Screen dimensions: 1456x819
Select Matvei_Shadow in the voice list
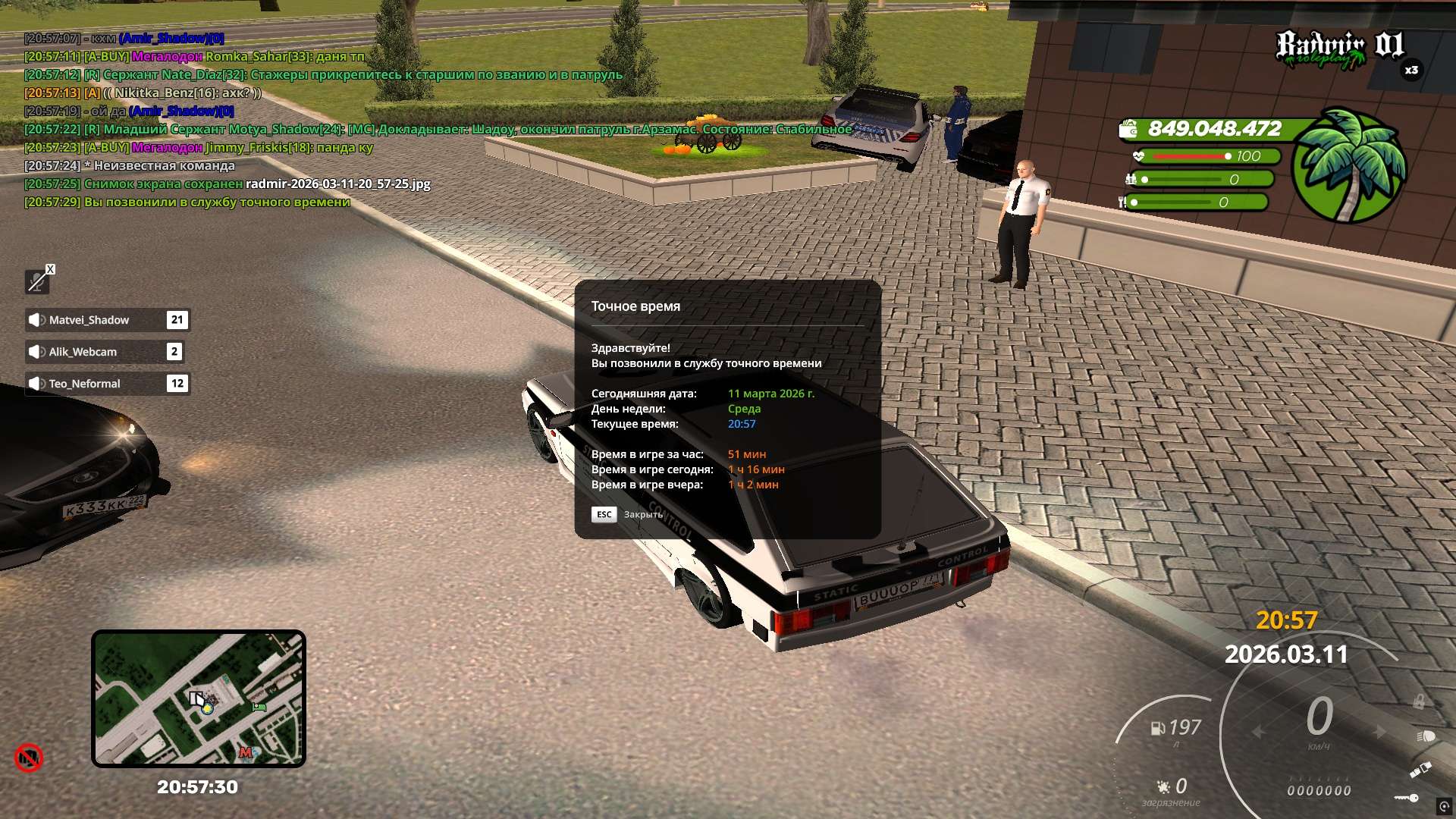(x=106, y=320)
